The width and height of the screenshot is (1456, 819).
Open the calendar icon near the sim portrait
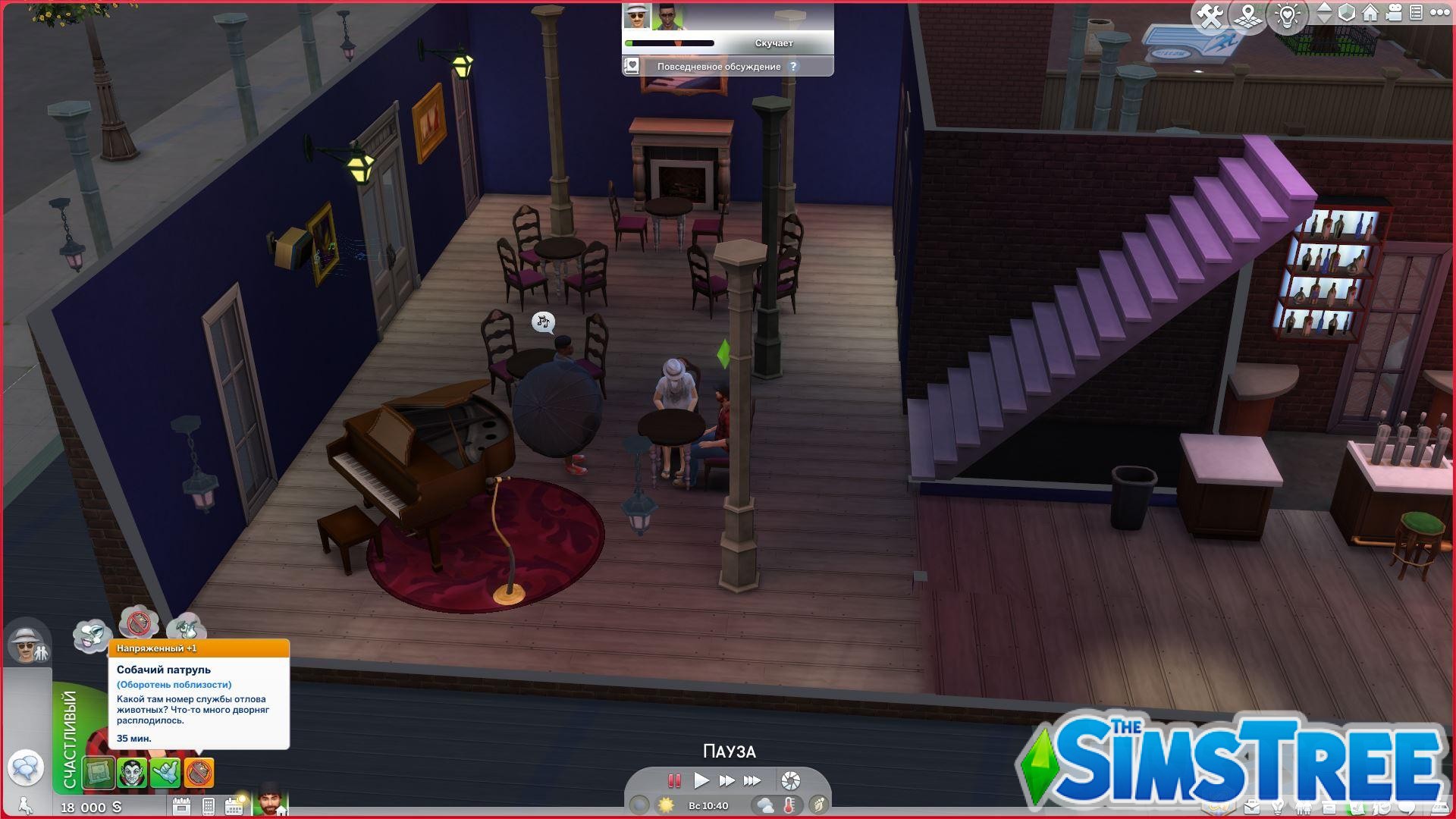[x=234, y=806]
